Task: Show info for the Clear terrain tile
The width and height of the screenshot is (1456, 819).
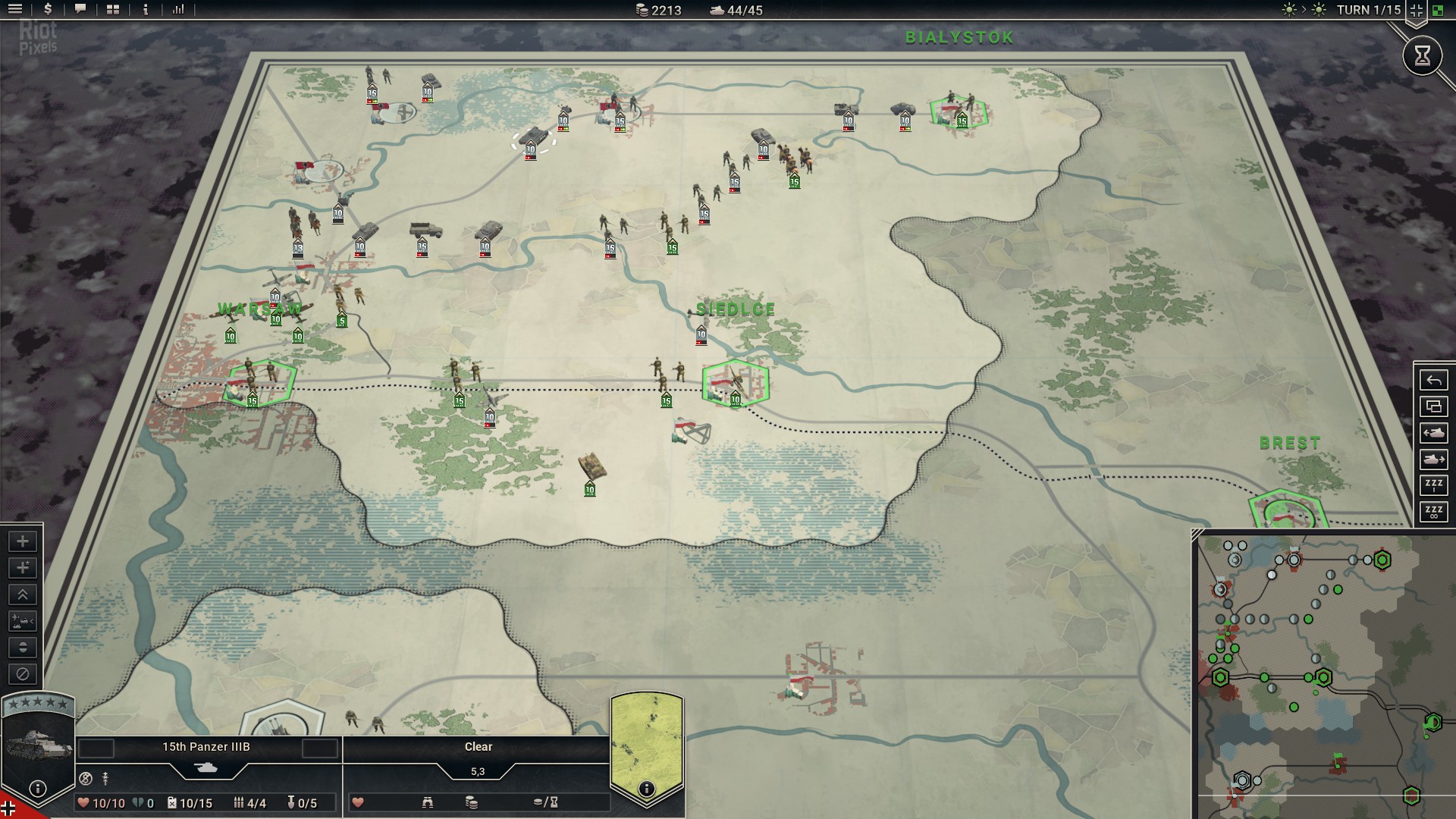Action: point(646,789)
